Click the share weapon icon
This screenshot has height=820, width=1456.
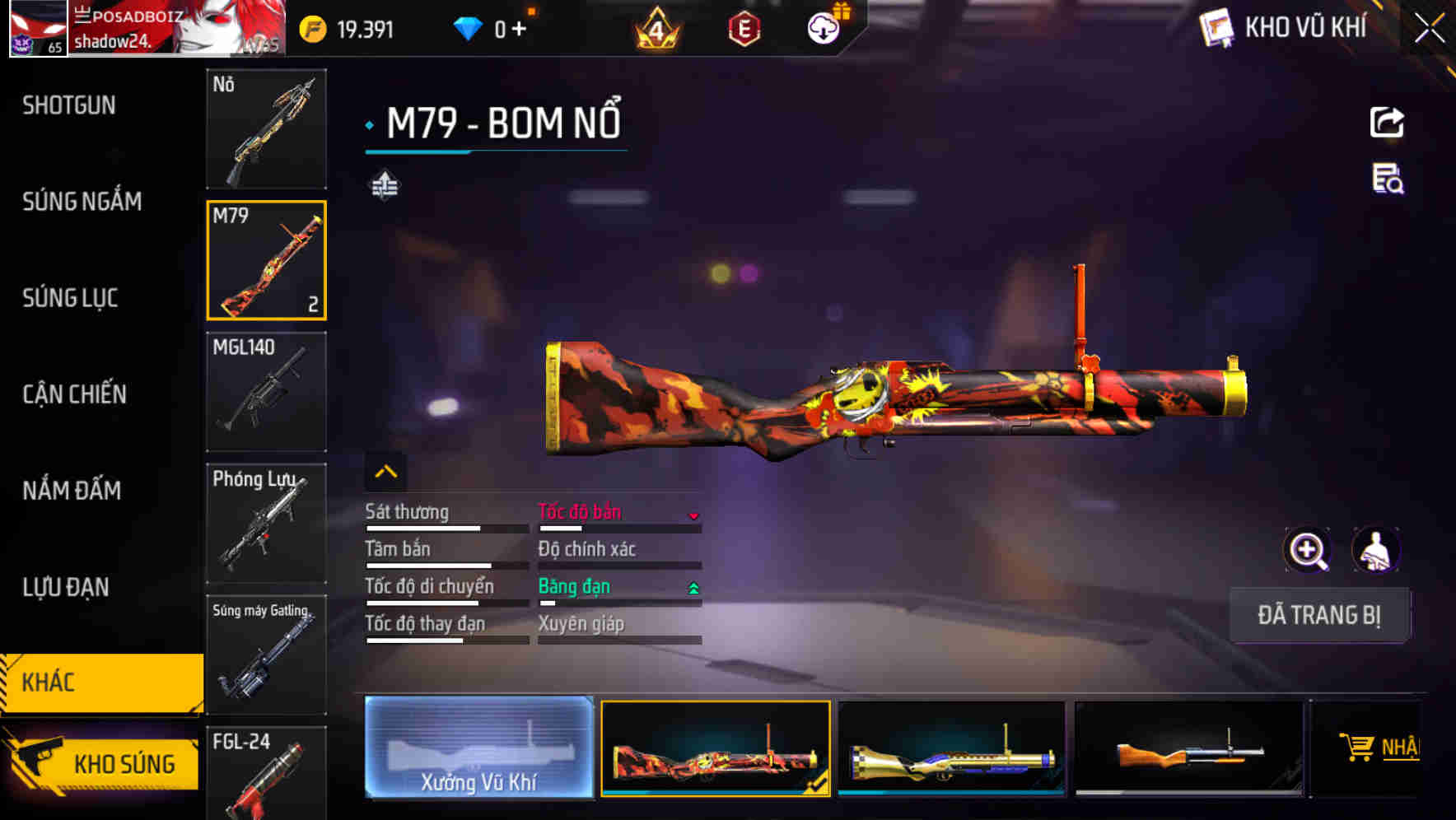pyautogui.click(x=1387, y=122)
